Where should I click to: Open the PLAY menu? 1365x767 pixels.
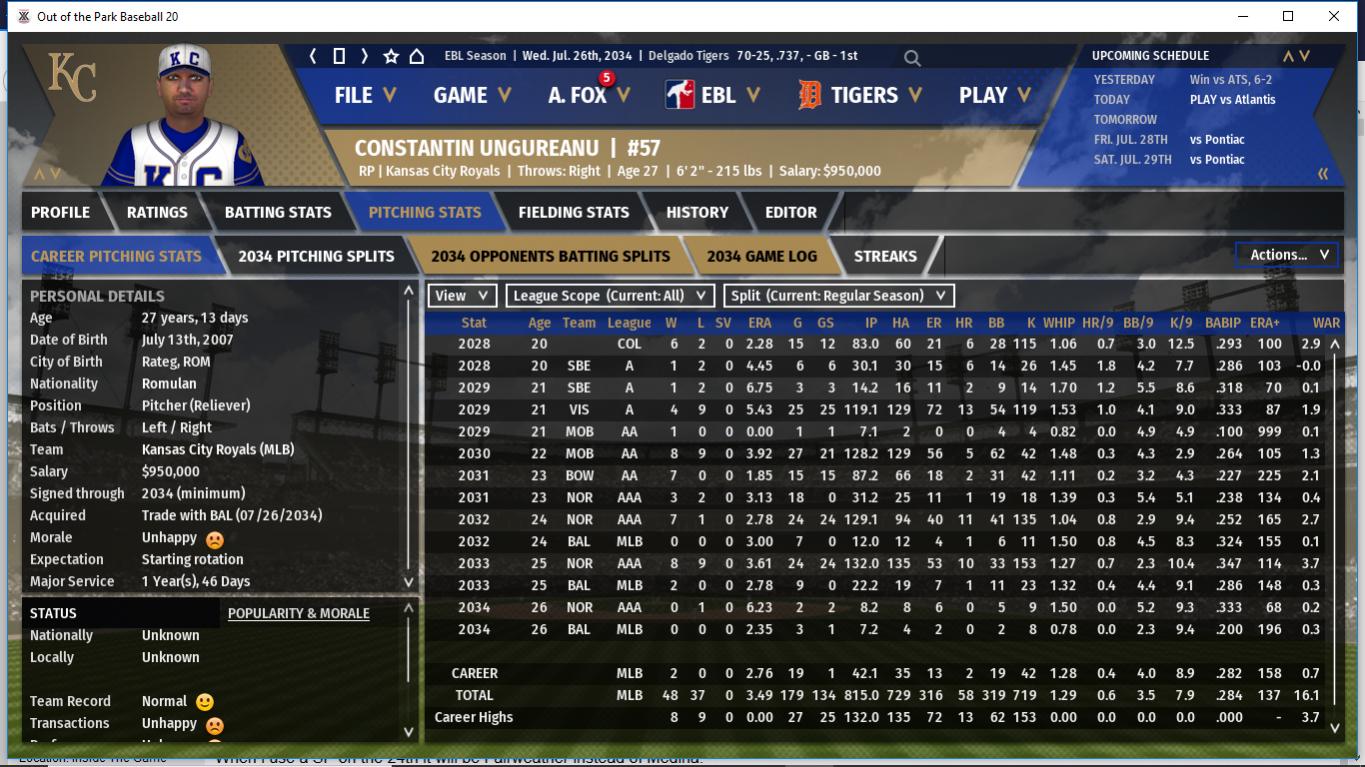click(x=994, y=95)
